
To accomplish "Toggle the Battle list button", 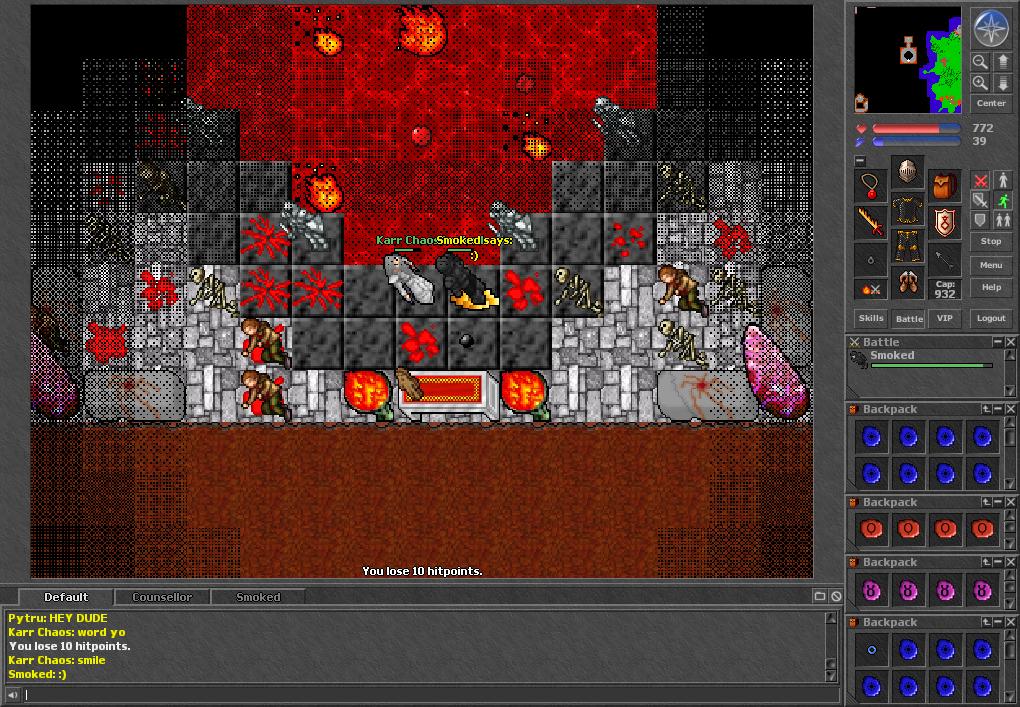I will tap(908, 318).
